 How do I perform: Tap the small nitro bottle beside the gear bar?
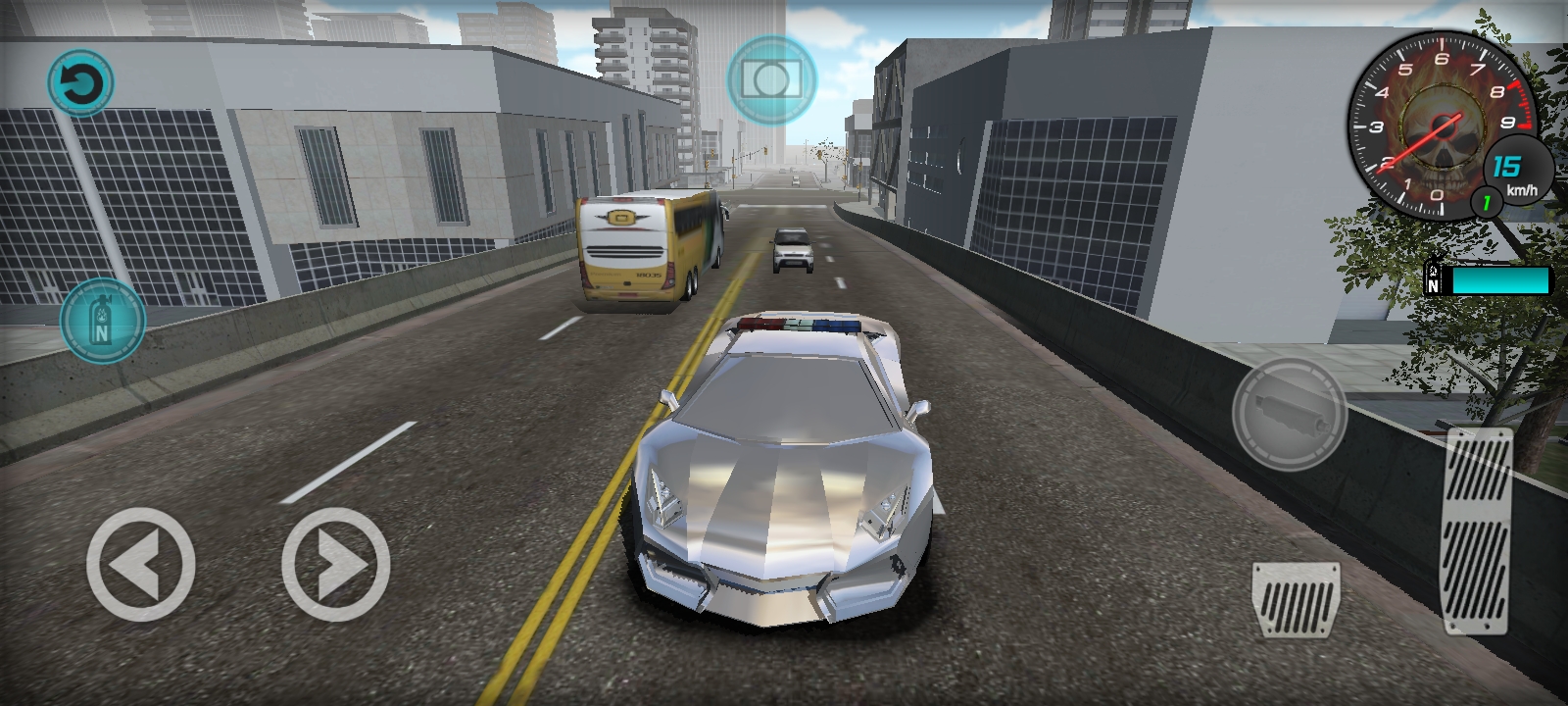pyautogui.click(x=1433, y=277)
